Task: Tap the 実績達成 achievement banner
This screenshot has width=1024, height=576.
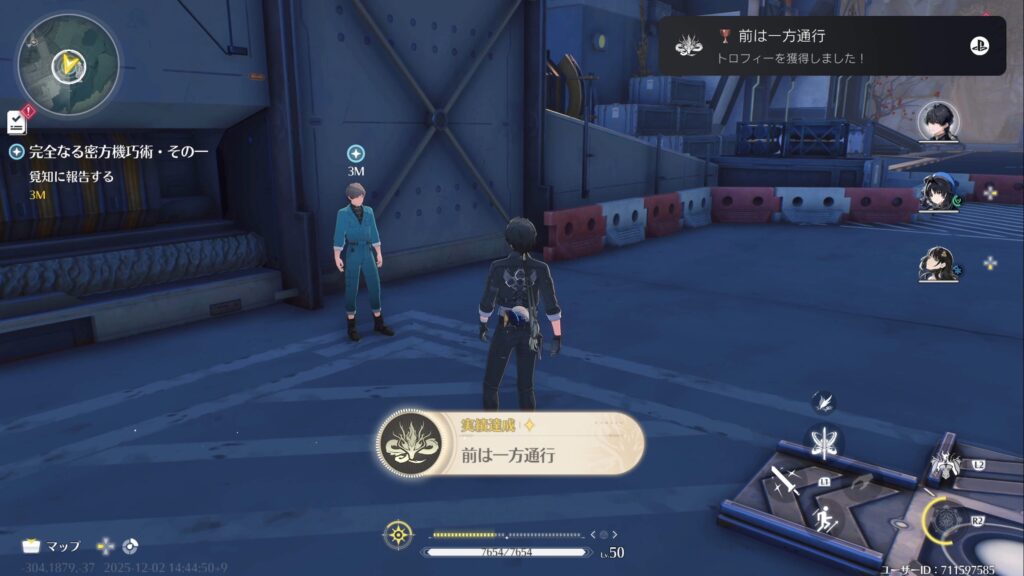Action: [510, 443]
